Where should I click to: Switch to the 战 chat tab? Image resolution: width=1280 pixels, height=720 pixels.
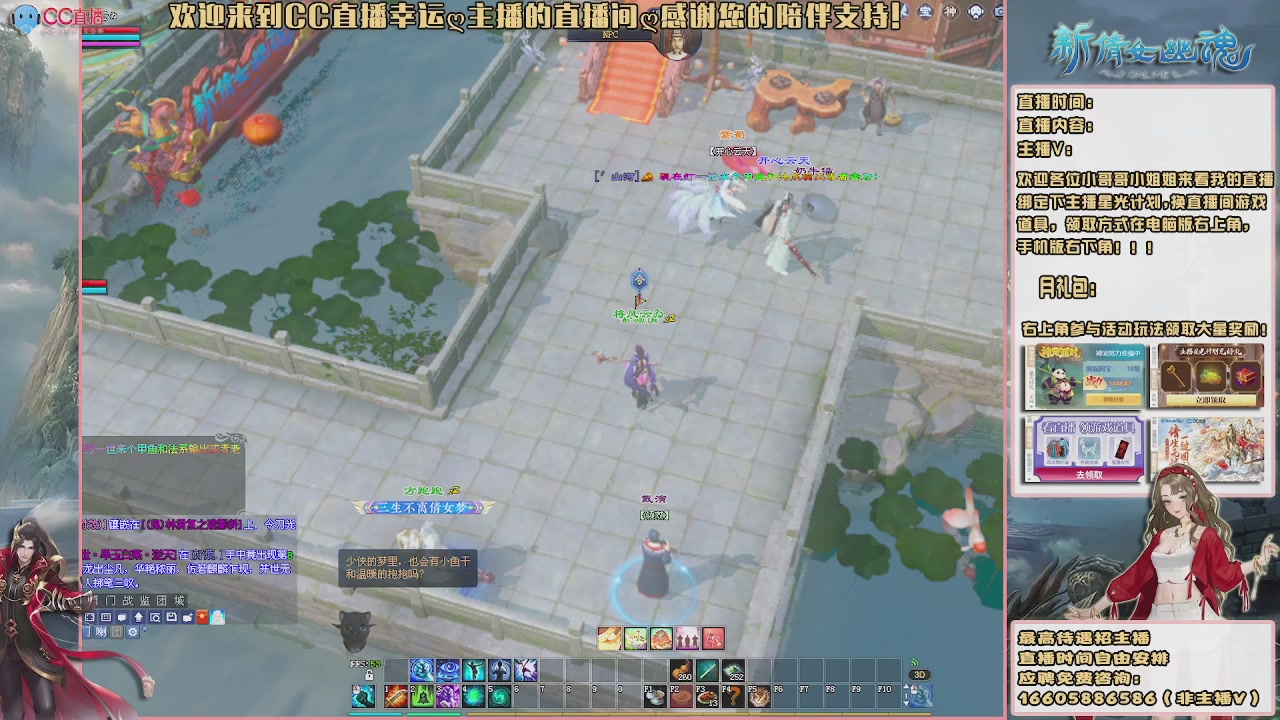pos(128,601)
